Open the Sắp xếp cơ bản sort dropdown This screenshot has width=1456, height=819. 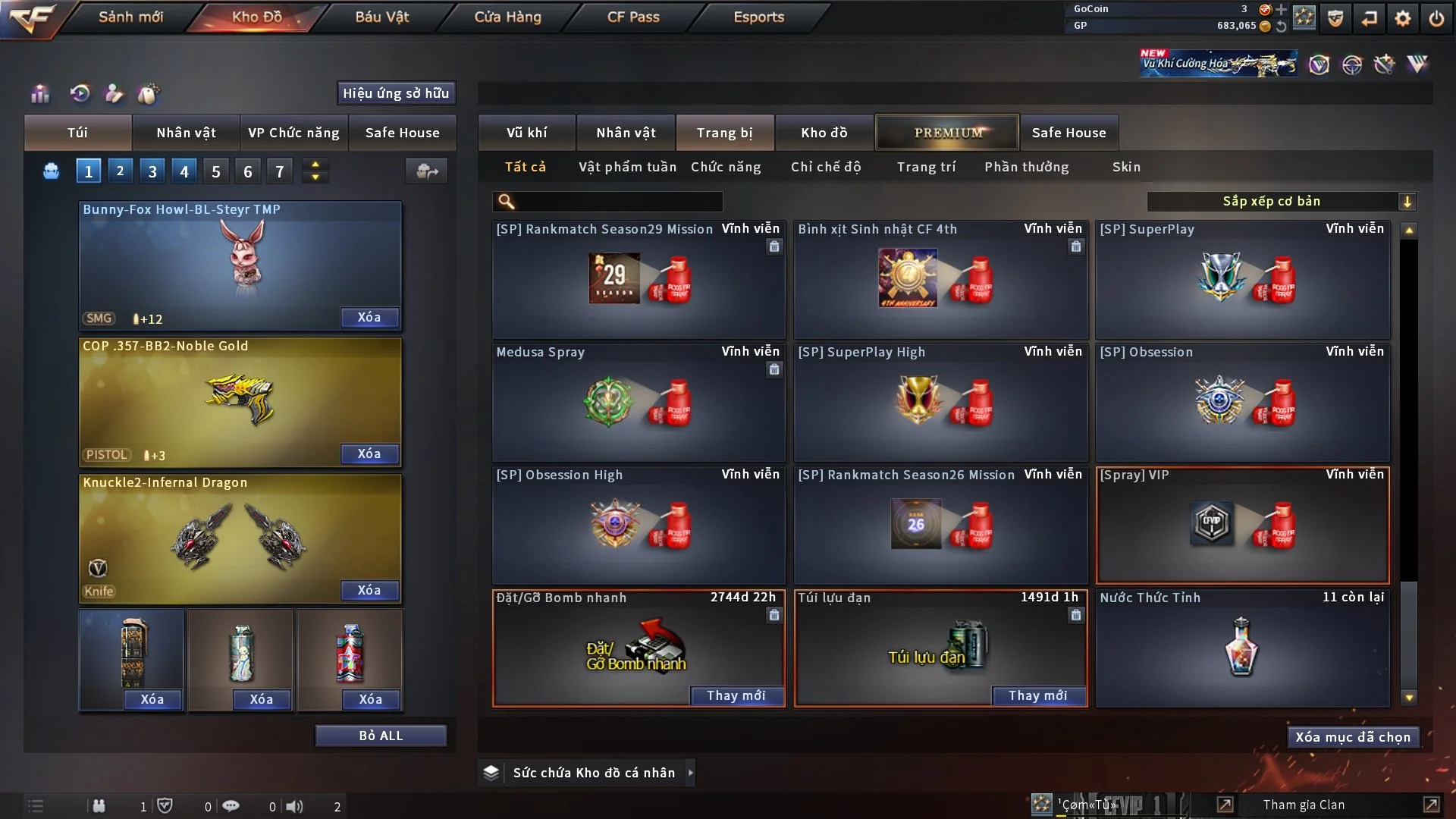(x=1281, y=201)
